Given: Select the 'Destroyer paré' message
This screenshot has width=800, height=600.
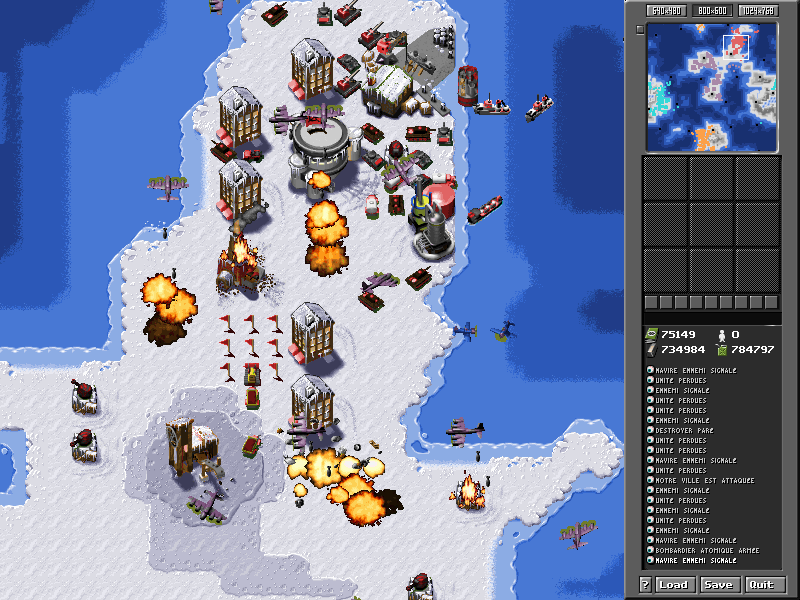Looking at the screenshot, I should pyautogui.click(x=684, y=430).
